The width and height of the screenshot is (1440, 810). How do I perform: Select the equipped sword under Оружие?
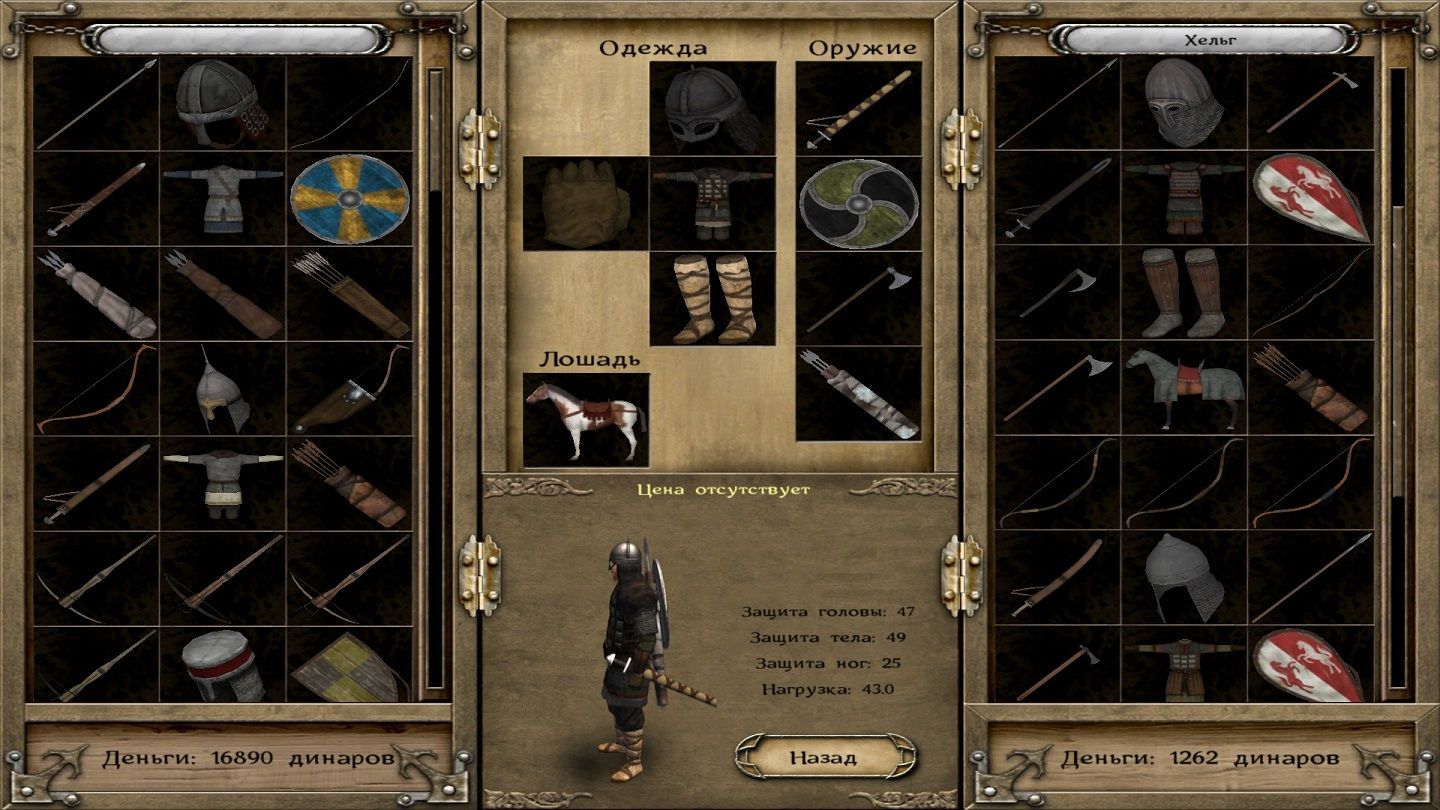tap(858, 108)
